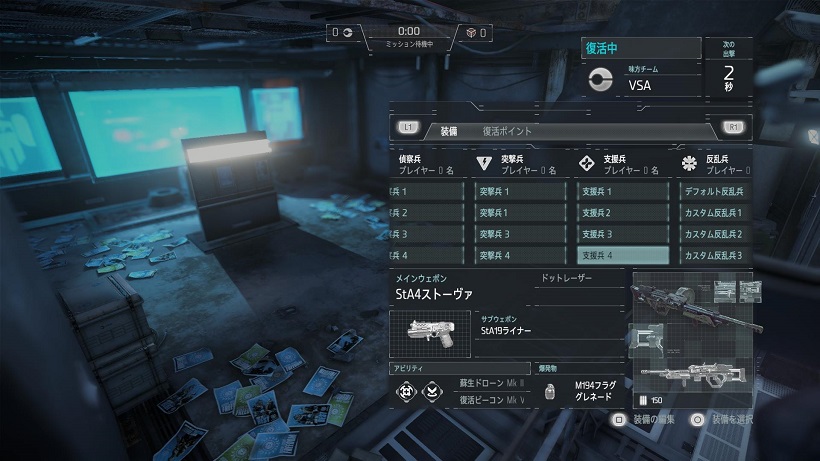The image size is (820, 461).
Task: Select the M194 frag grenade icon
Action: coord(548,392)
